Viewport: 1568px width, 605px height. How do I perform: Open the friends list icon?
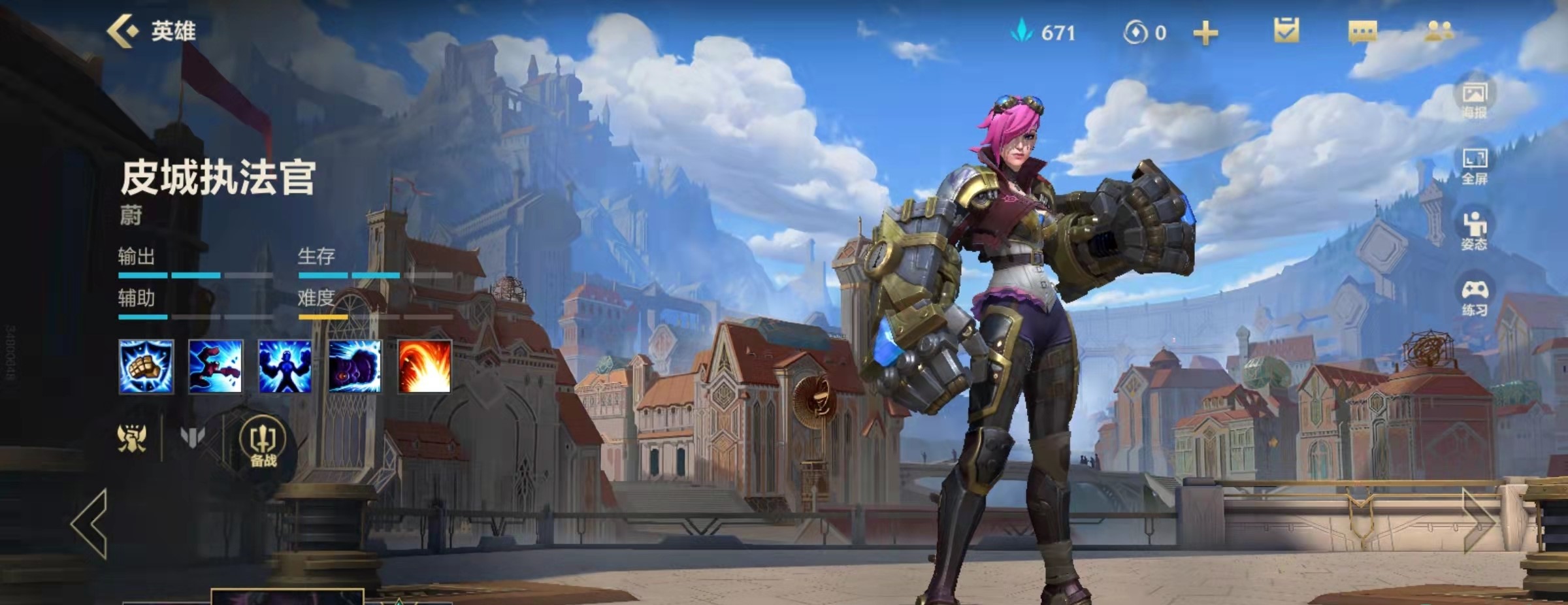pyautogui.click(x=1439, y=31)
